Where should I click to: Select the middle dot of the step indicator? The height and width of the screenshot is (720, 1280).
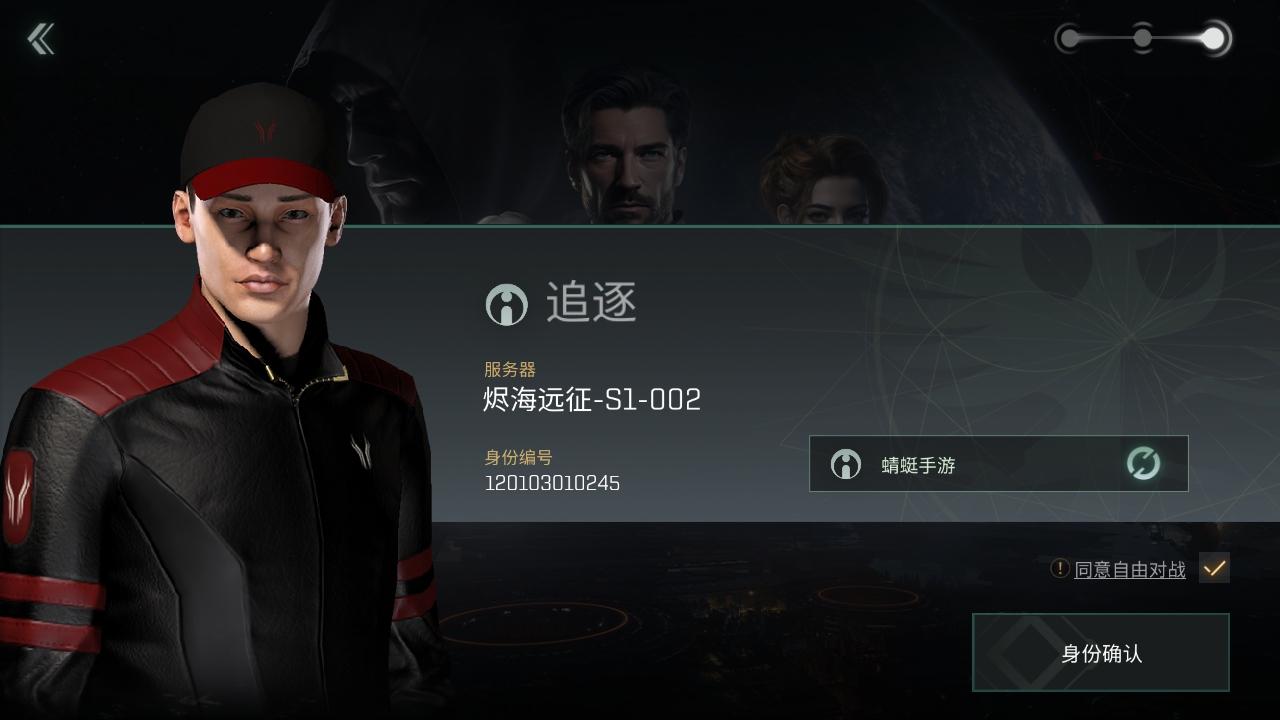tap(1142, 36)
